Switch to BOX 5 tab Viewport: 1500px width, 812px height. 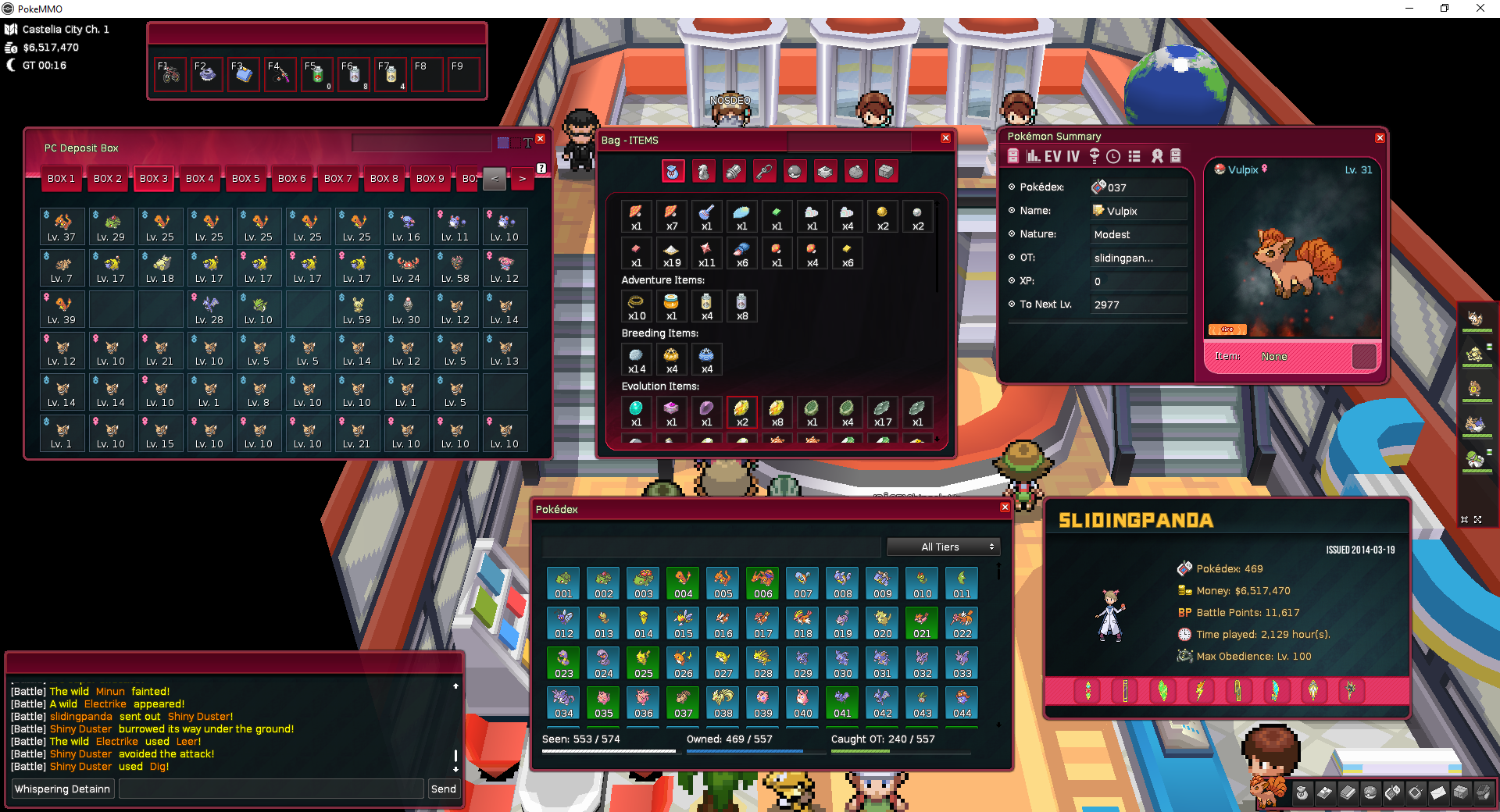[245, 179]
